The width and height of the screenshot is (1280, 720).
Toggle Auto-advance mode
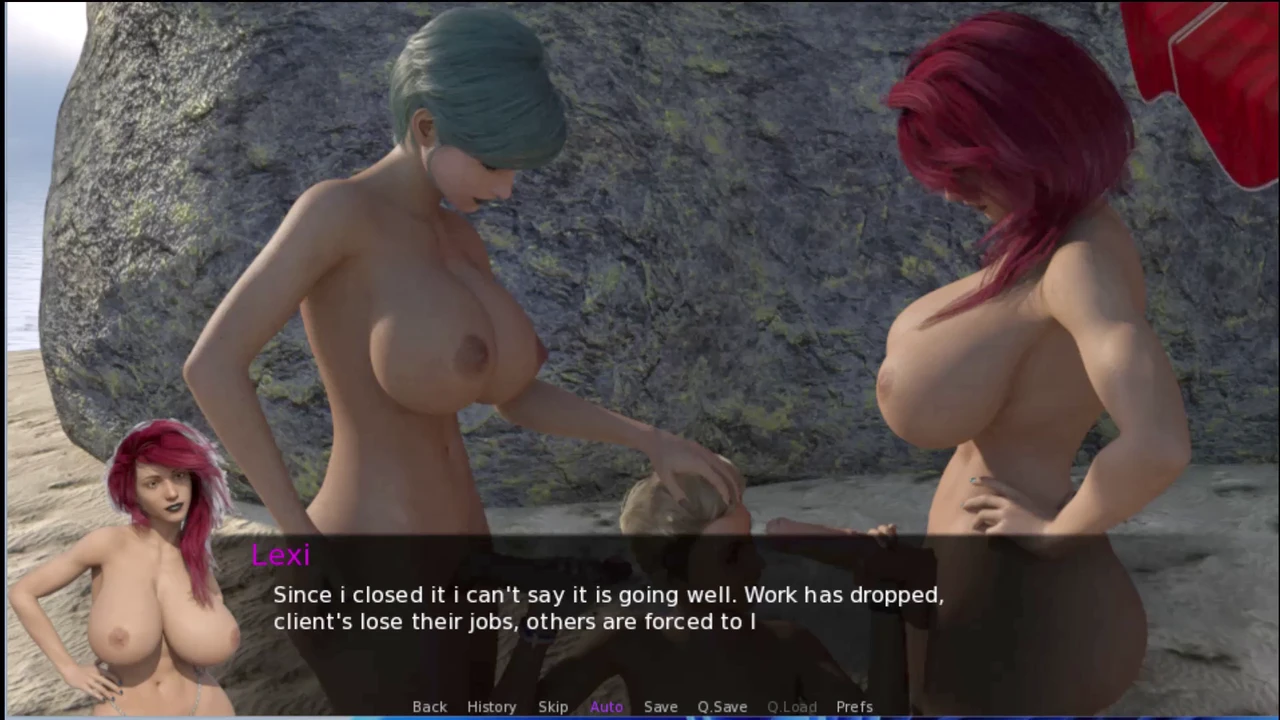[606, 706]
